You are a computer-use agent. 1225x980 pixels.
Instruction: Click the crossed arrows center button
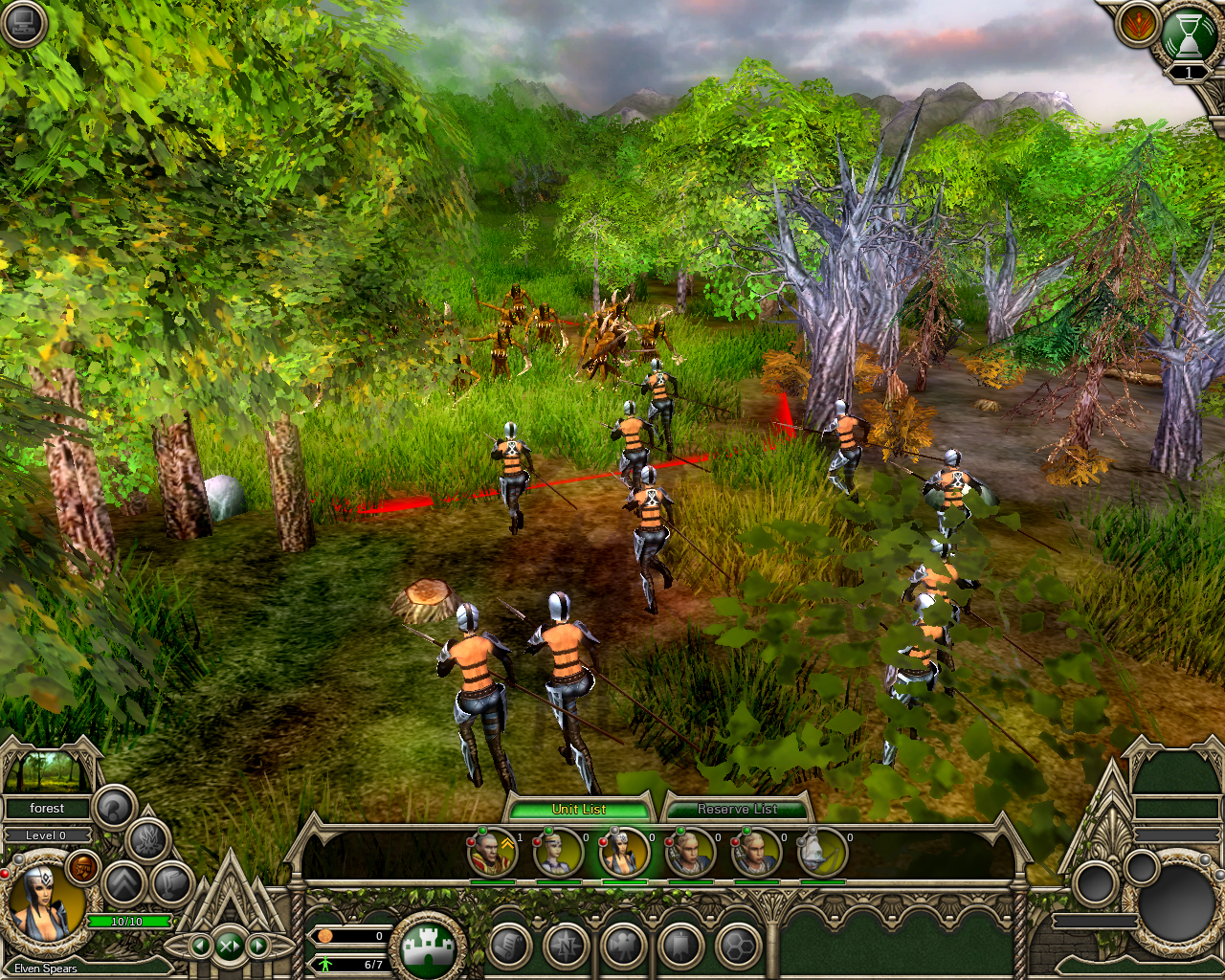(x=230, y=947)
